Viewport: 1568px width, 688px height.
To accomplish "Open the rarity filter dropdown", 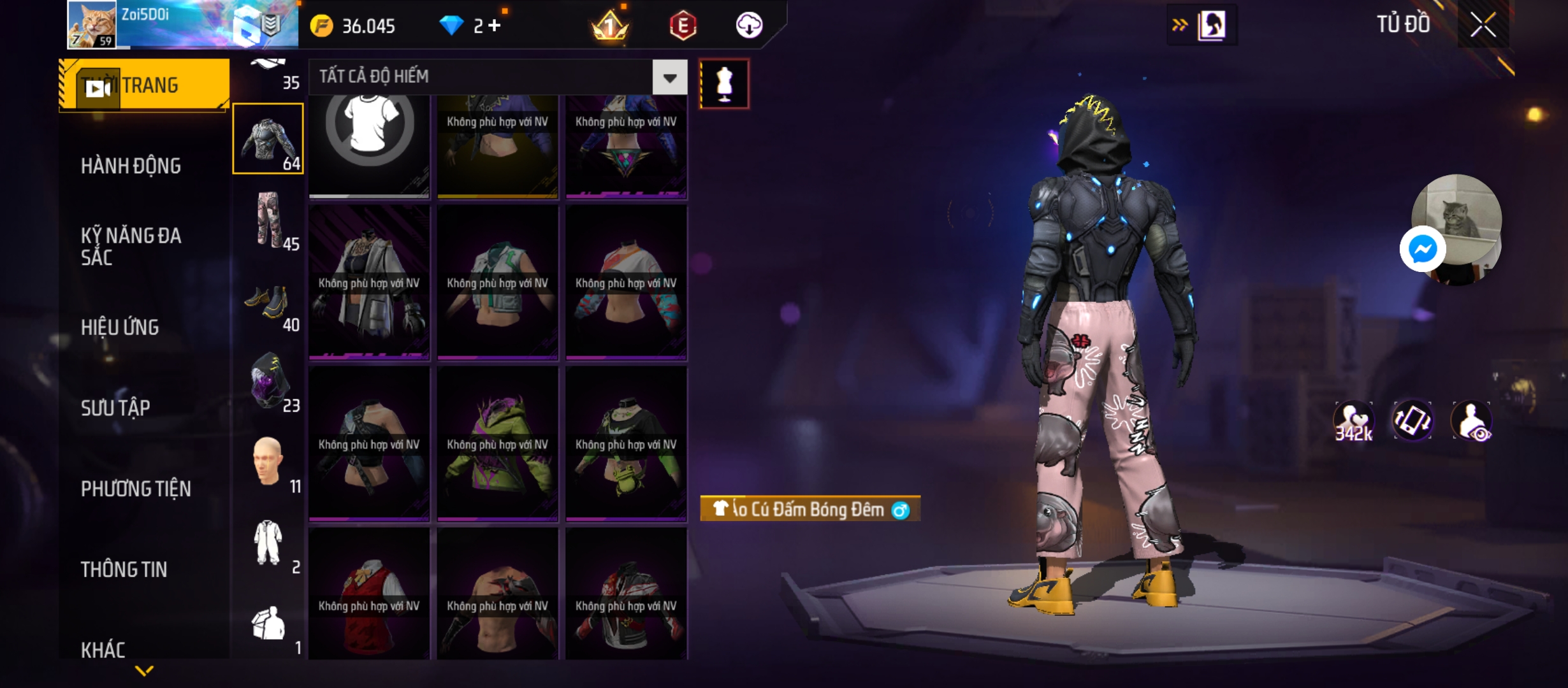I will (669, 78).
